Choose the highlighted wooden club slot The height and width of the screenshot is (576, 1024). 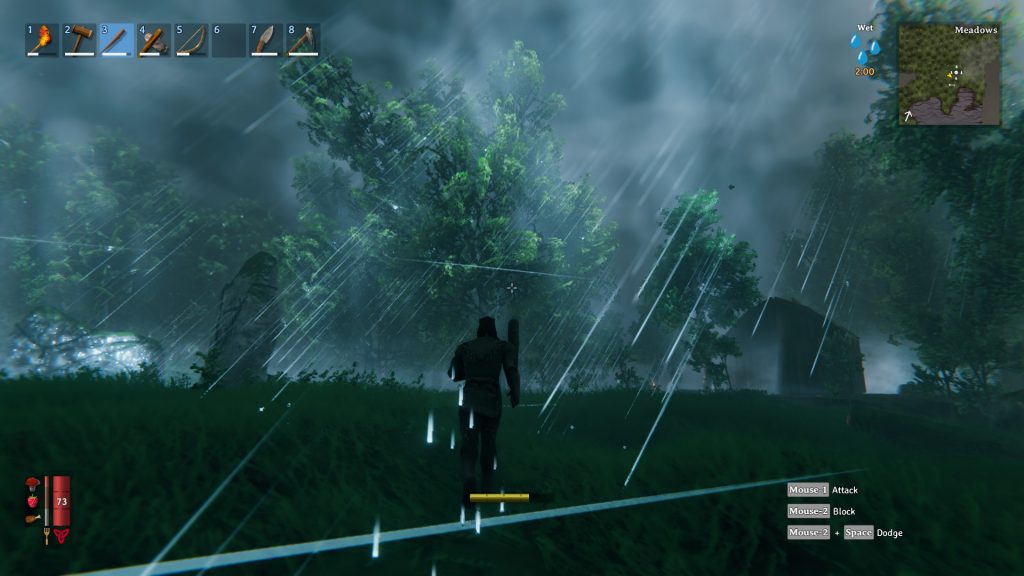(x=116, y=40)
